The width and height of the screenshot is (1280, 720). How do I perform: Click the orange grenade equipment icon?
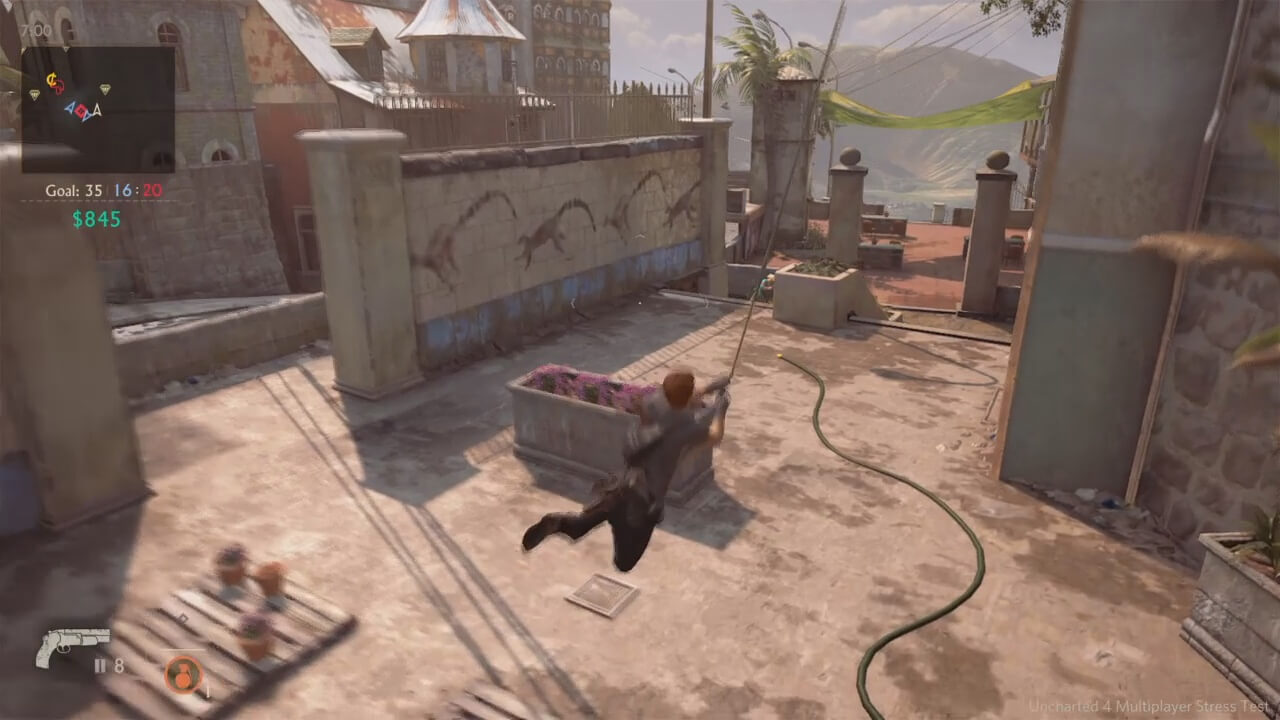click(184, 674)
